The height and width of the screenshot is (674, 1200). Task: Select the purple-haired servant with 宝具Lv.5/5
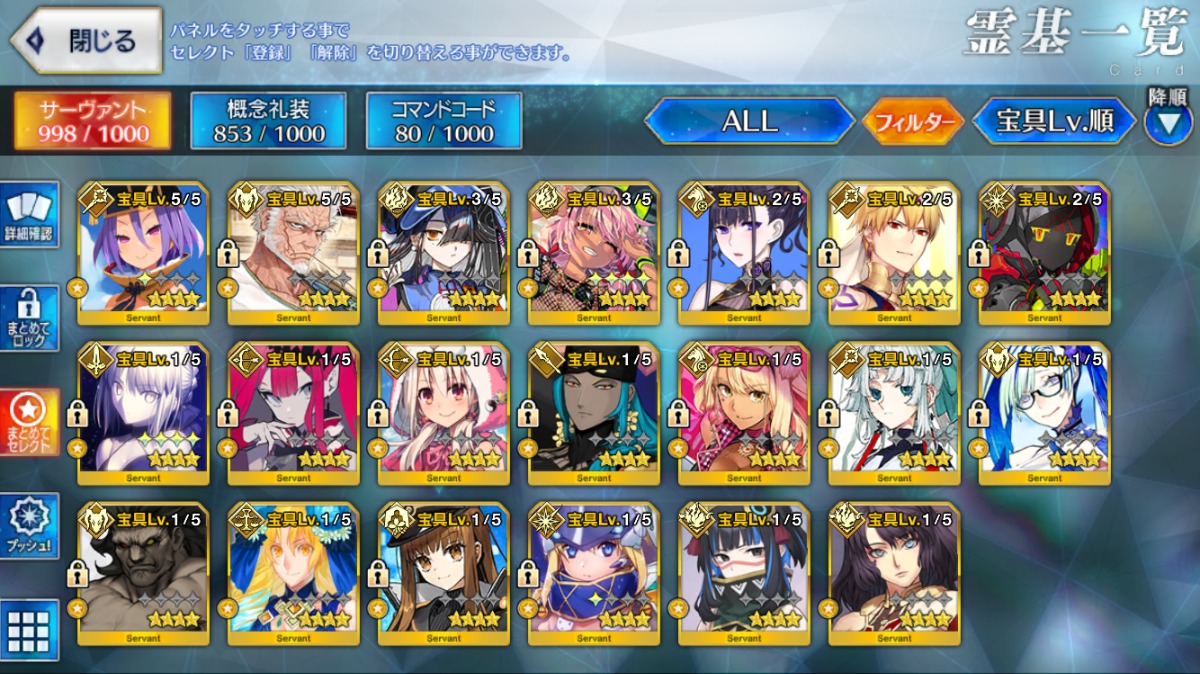pyautogui.click(x=143, y=254)
